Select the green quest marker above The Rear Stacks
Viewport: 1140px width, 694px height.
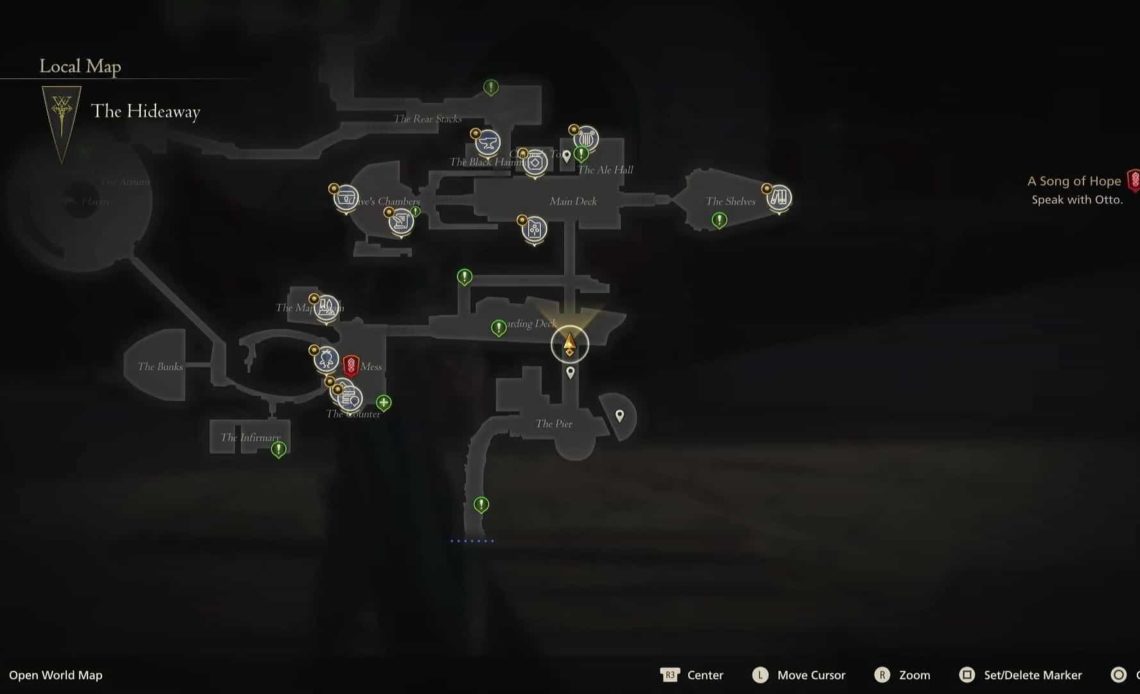tap(491, 87)
